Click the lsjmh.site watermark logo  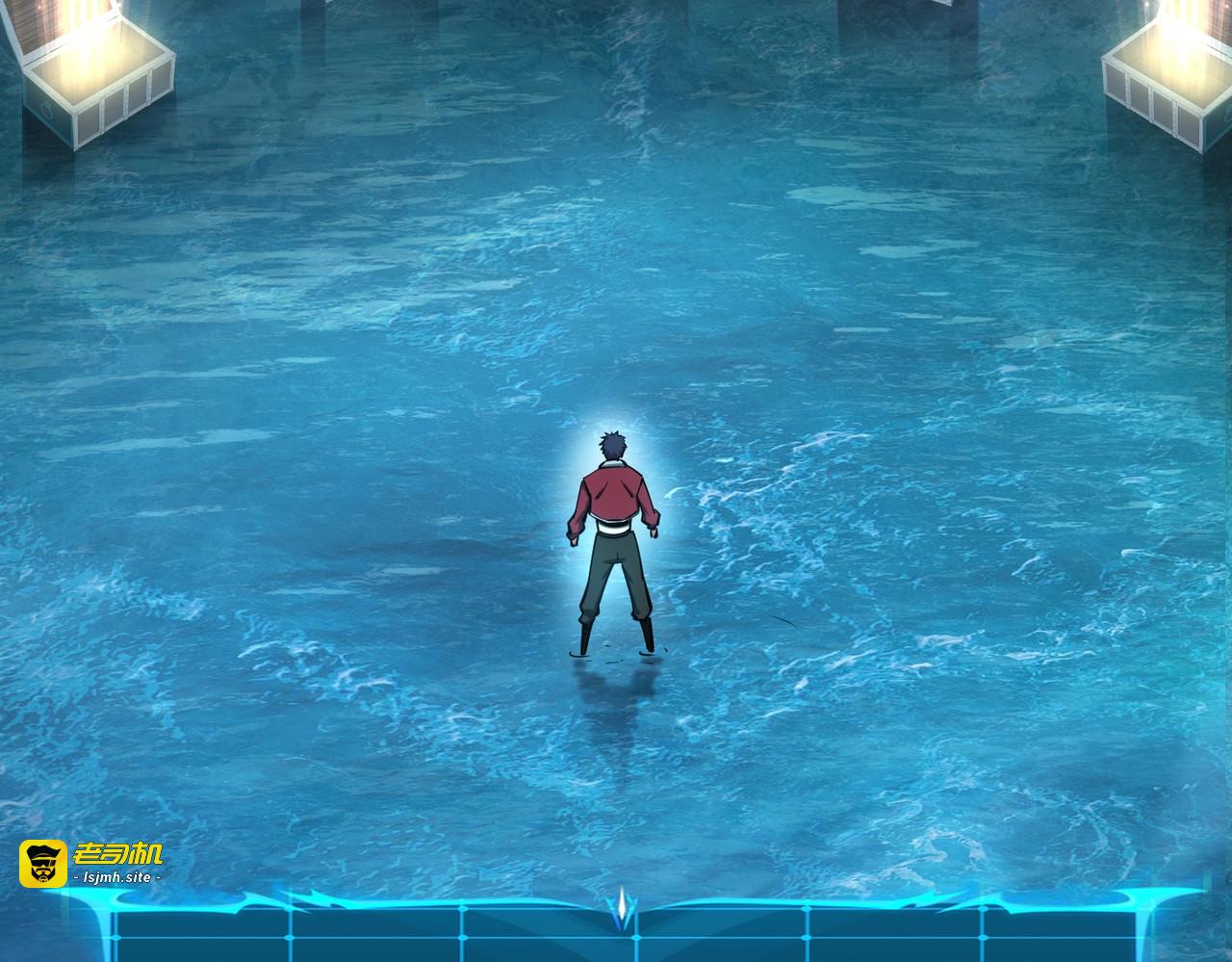tap(91, 863)
